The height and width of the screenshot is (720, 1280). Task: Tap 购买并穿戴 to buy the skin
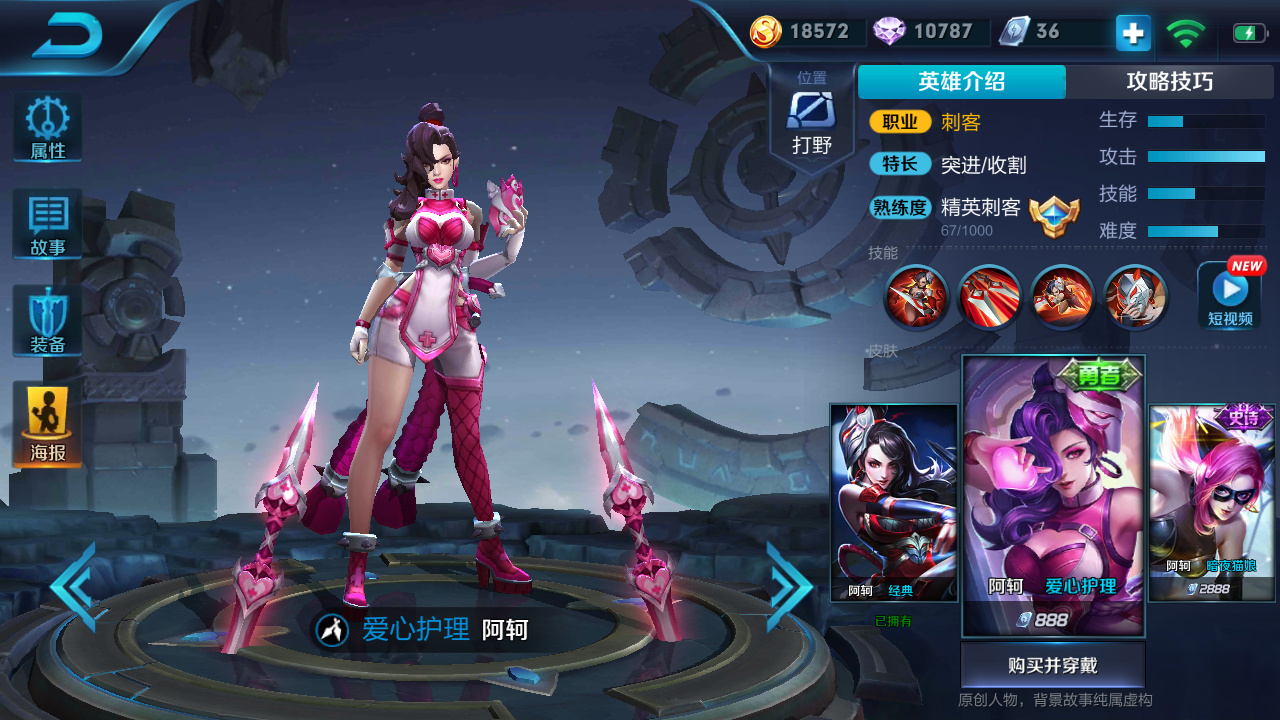[1051, 664]
